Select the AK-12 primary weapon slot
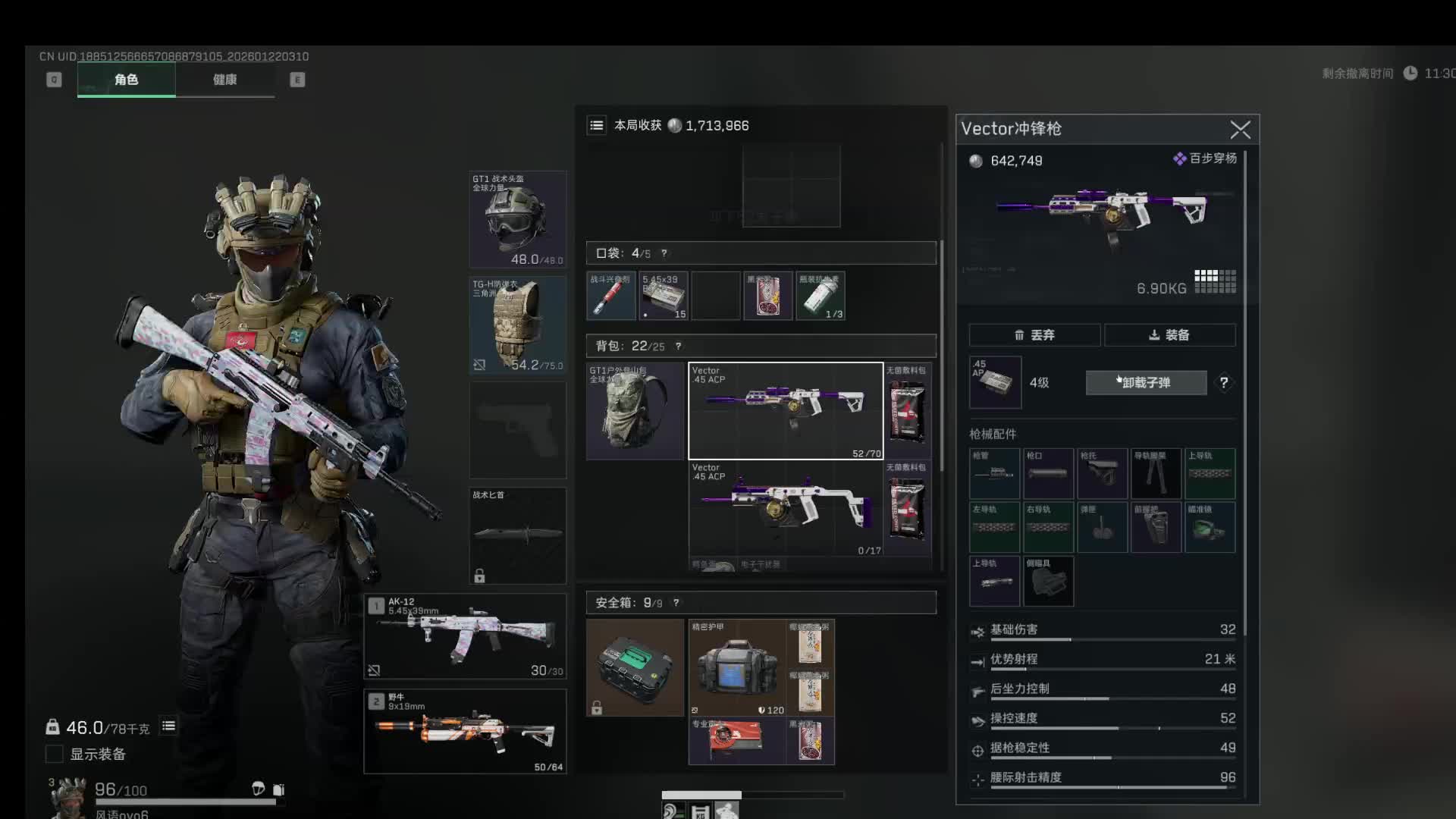Image resolution: width=1456 pixels, height=819 pixels. pos(466,636)
